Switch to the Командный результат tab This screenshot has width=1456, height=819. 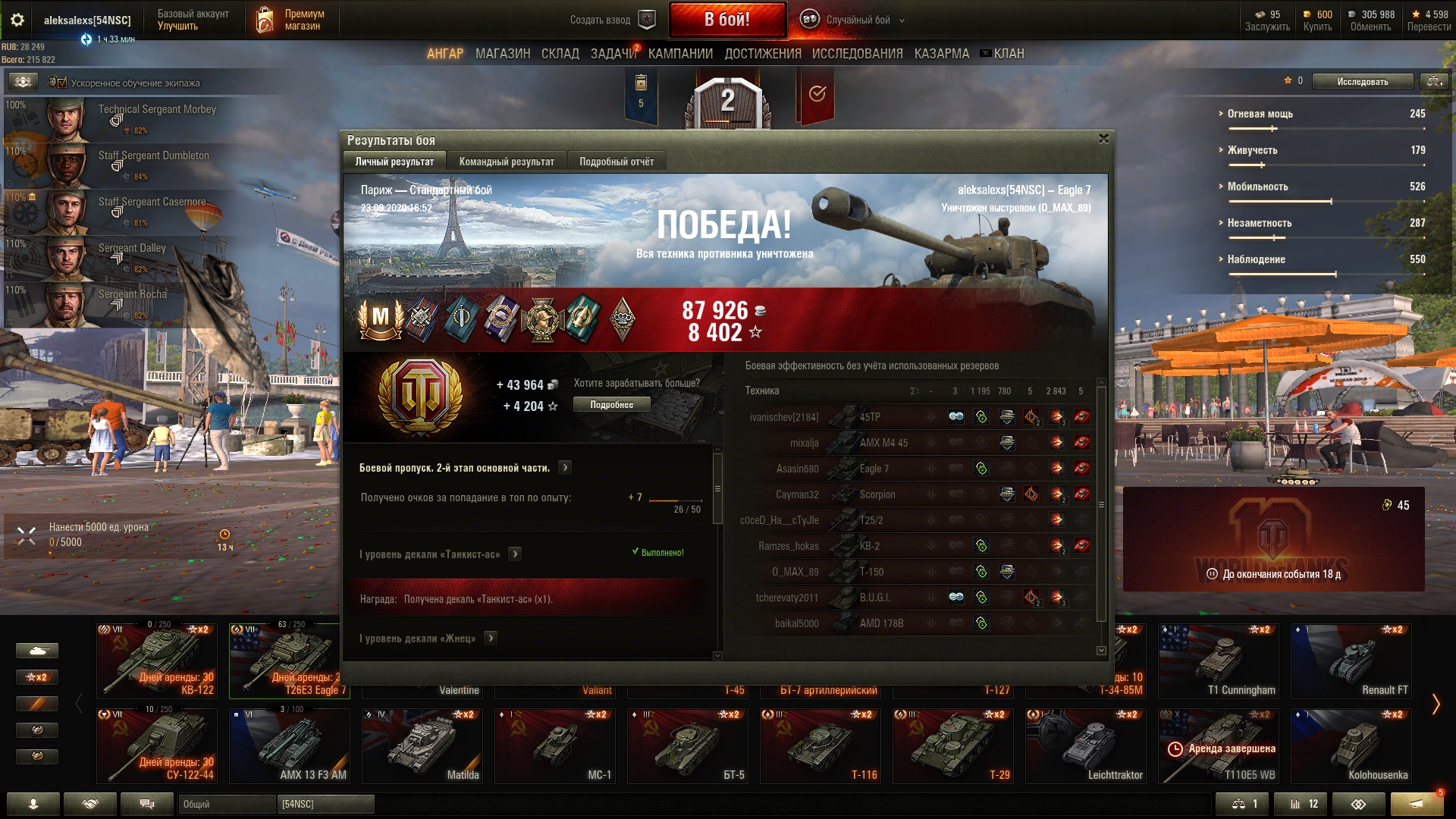coord(507,162)
